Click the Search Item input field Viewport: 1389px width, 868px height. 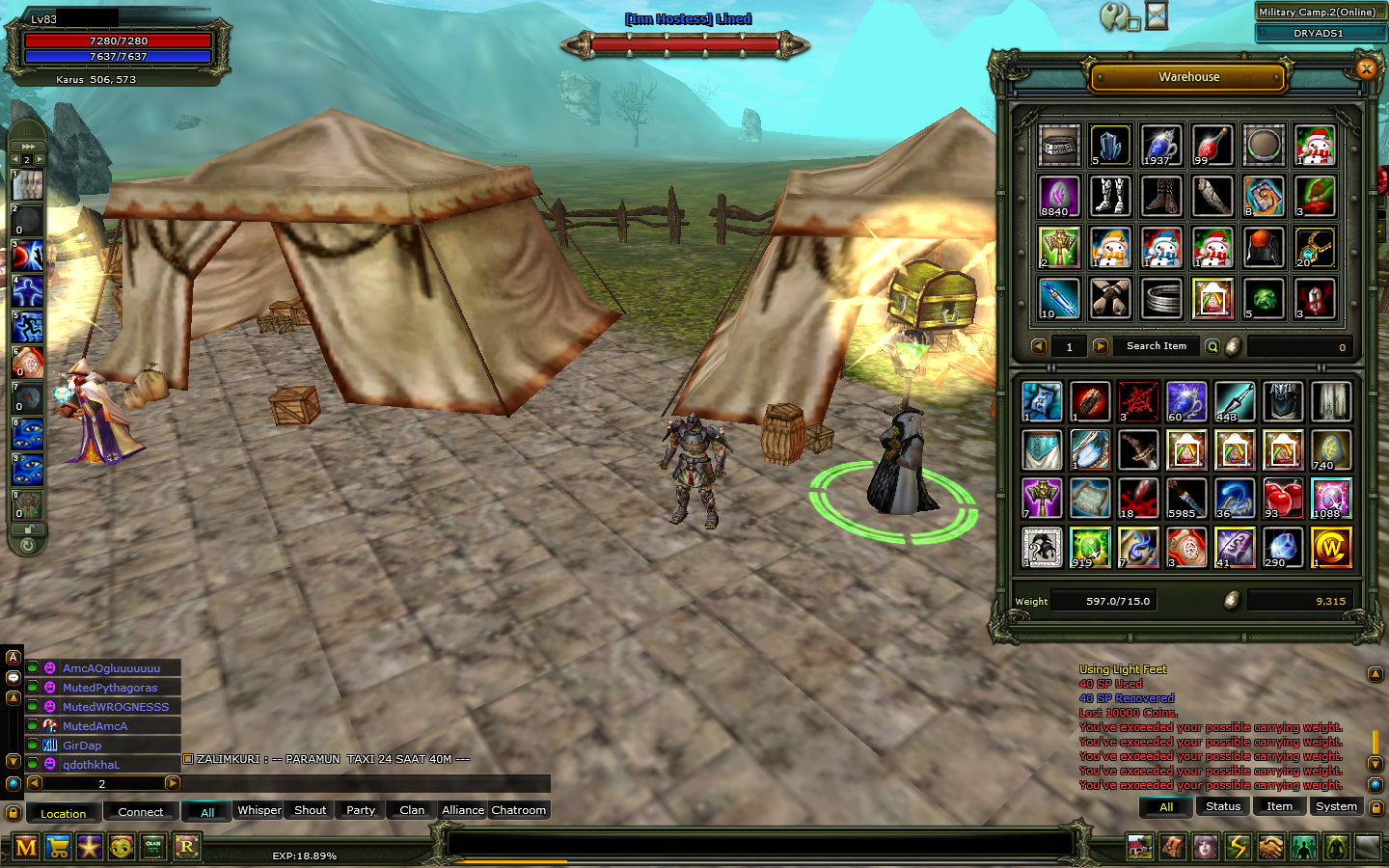pos(1155,345)
